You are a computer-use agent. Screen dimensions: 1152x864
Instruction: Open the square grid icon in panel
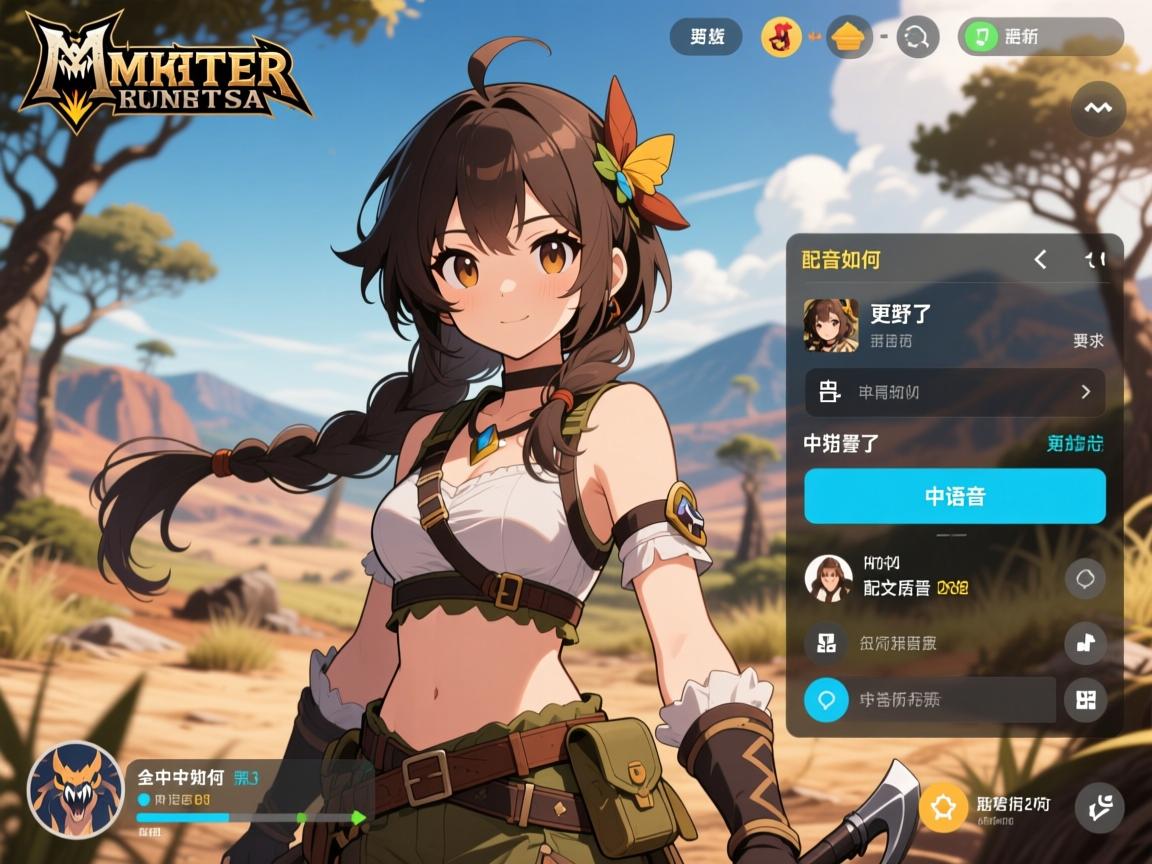pos(827,643)
